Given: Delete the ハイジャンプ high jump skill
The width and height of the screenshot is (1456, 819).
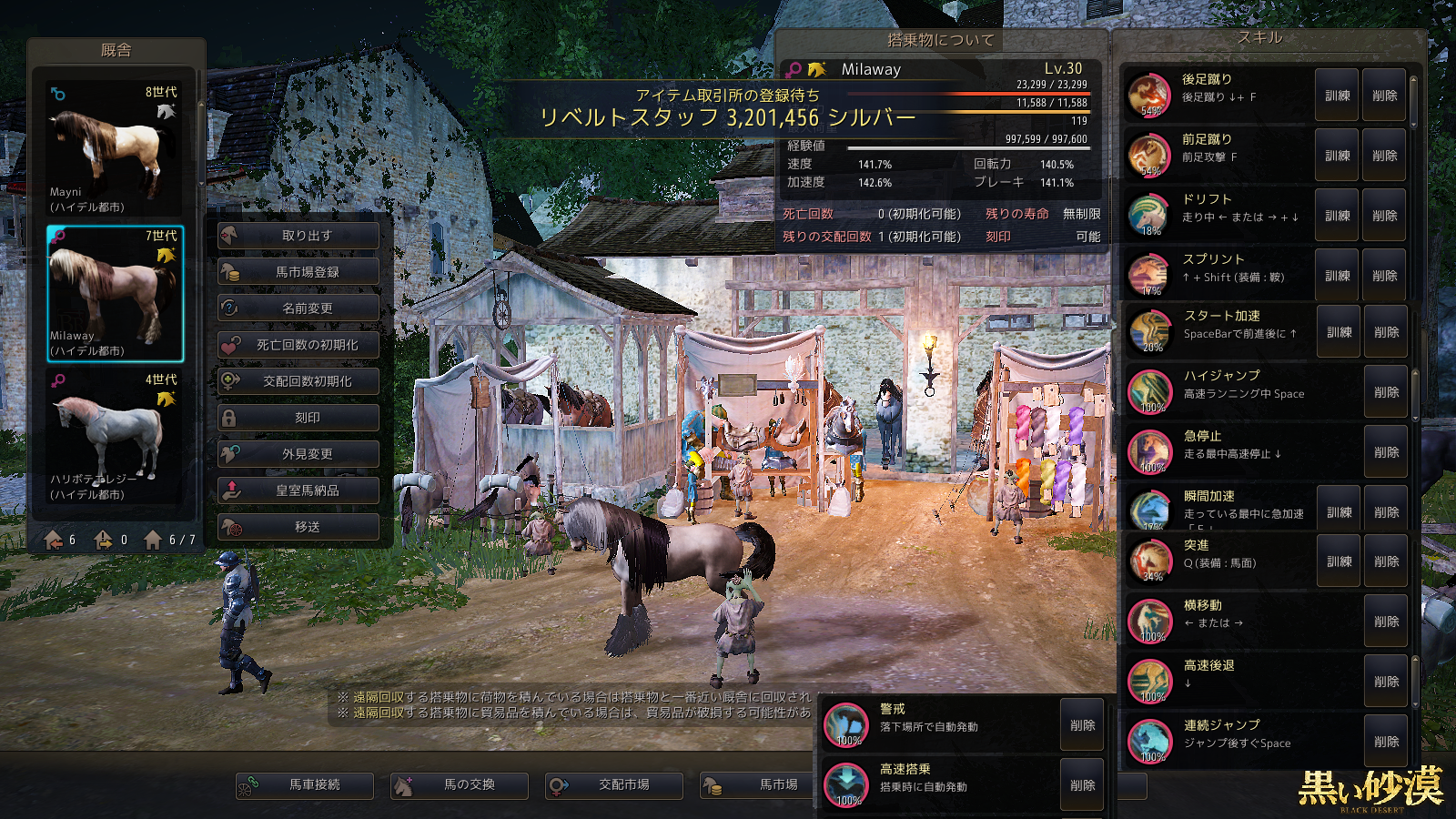Looking at the screenshot, I should click(x=1386, y=392).
